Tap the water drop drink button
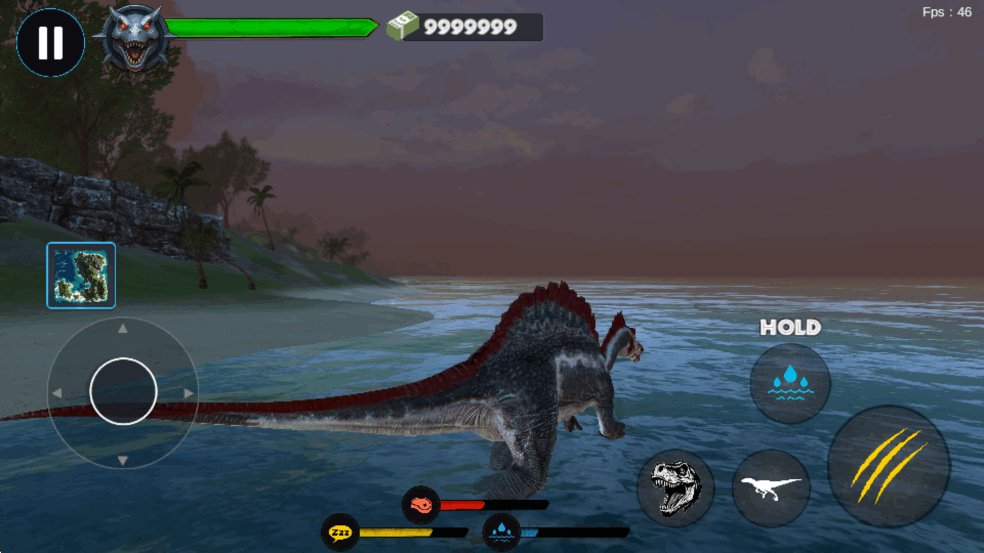This screenshot has height=553, width=984. click(790, 383)
